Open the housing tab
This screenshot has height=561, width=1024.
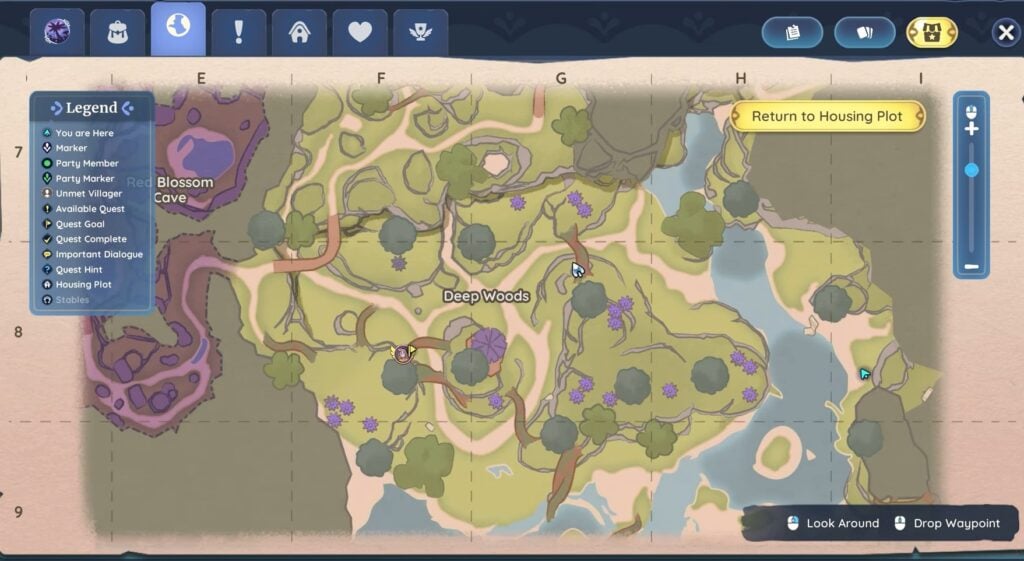click(x=299, y=33)
